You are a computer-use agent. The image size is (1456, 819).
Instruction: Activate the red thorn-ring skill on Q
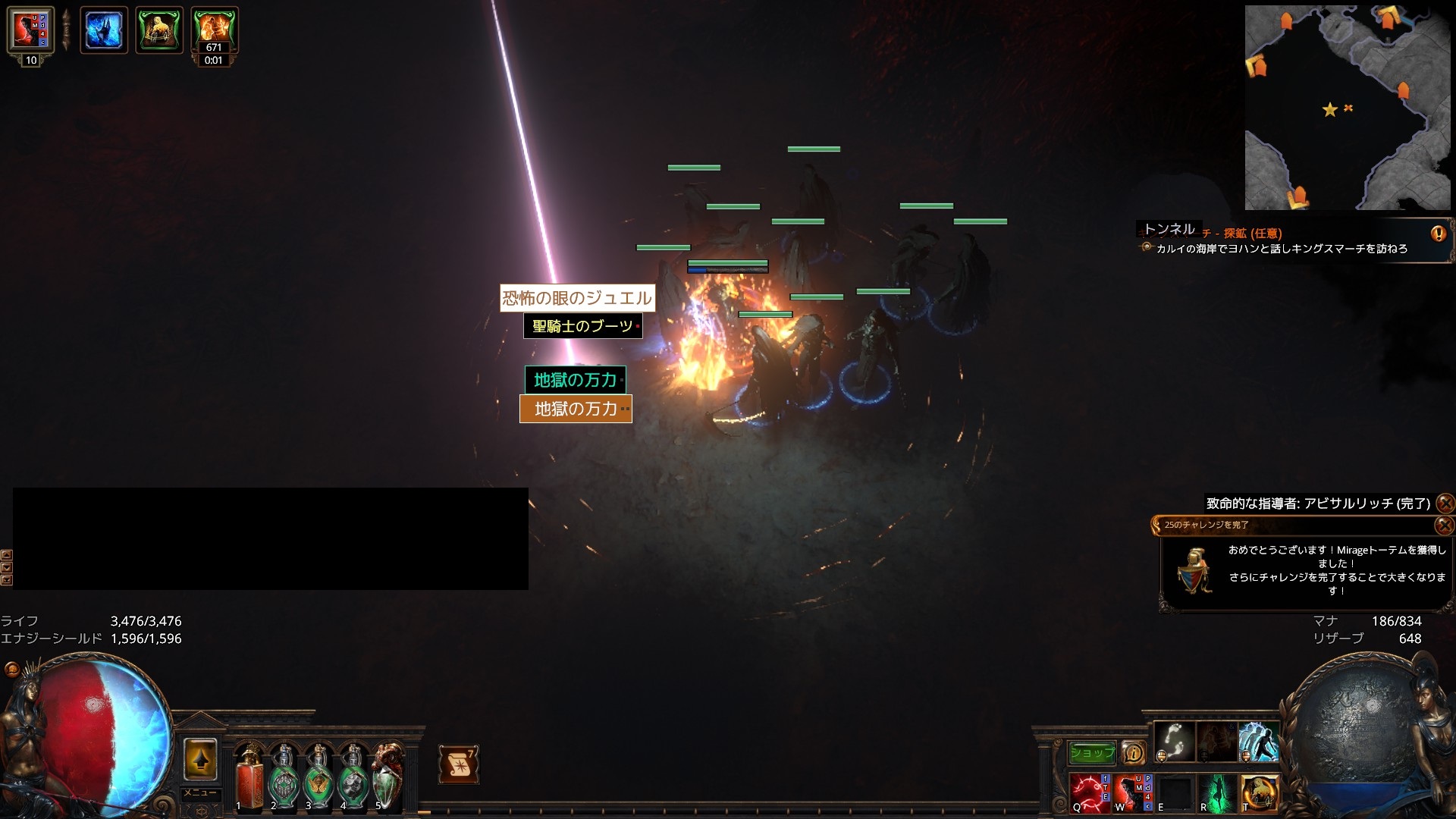click(1090, 792)
